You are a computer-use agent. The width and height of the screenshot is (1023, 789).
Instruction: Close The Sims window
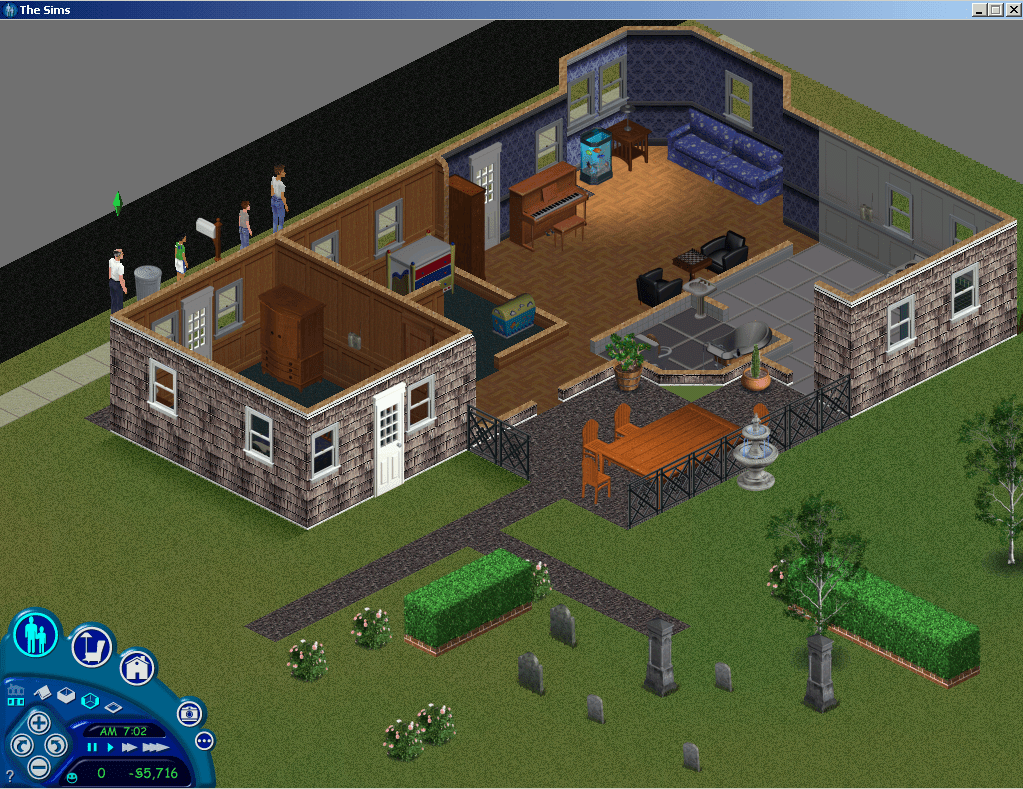[1011, 10]
